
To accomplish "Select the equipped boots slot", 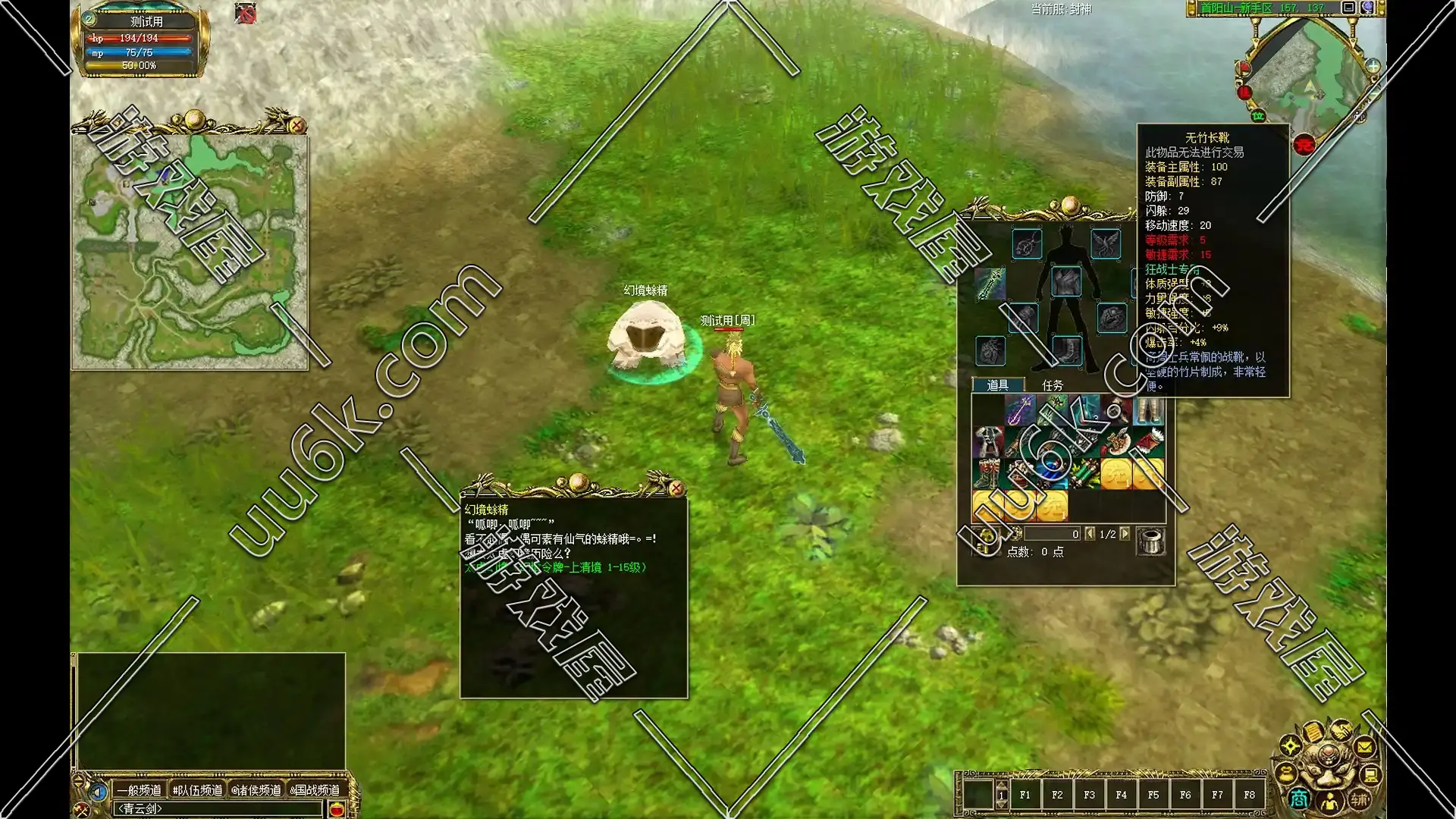I will tap(1066, 350).
